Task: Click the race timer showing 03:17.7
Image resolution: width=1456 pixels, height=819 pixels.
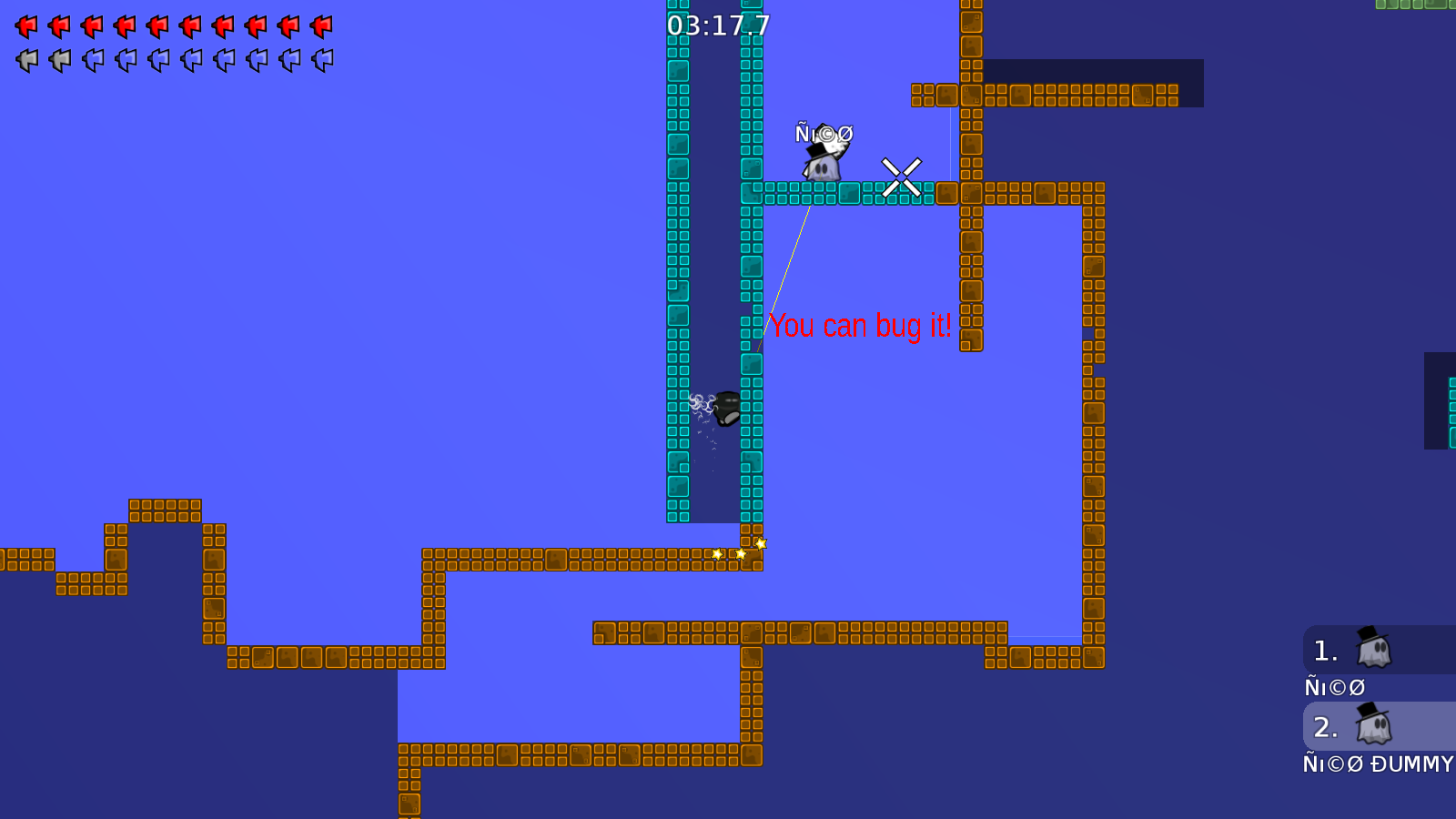Action: click(x=718, y=25)
